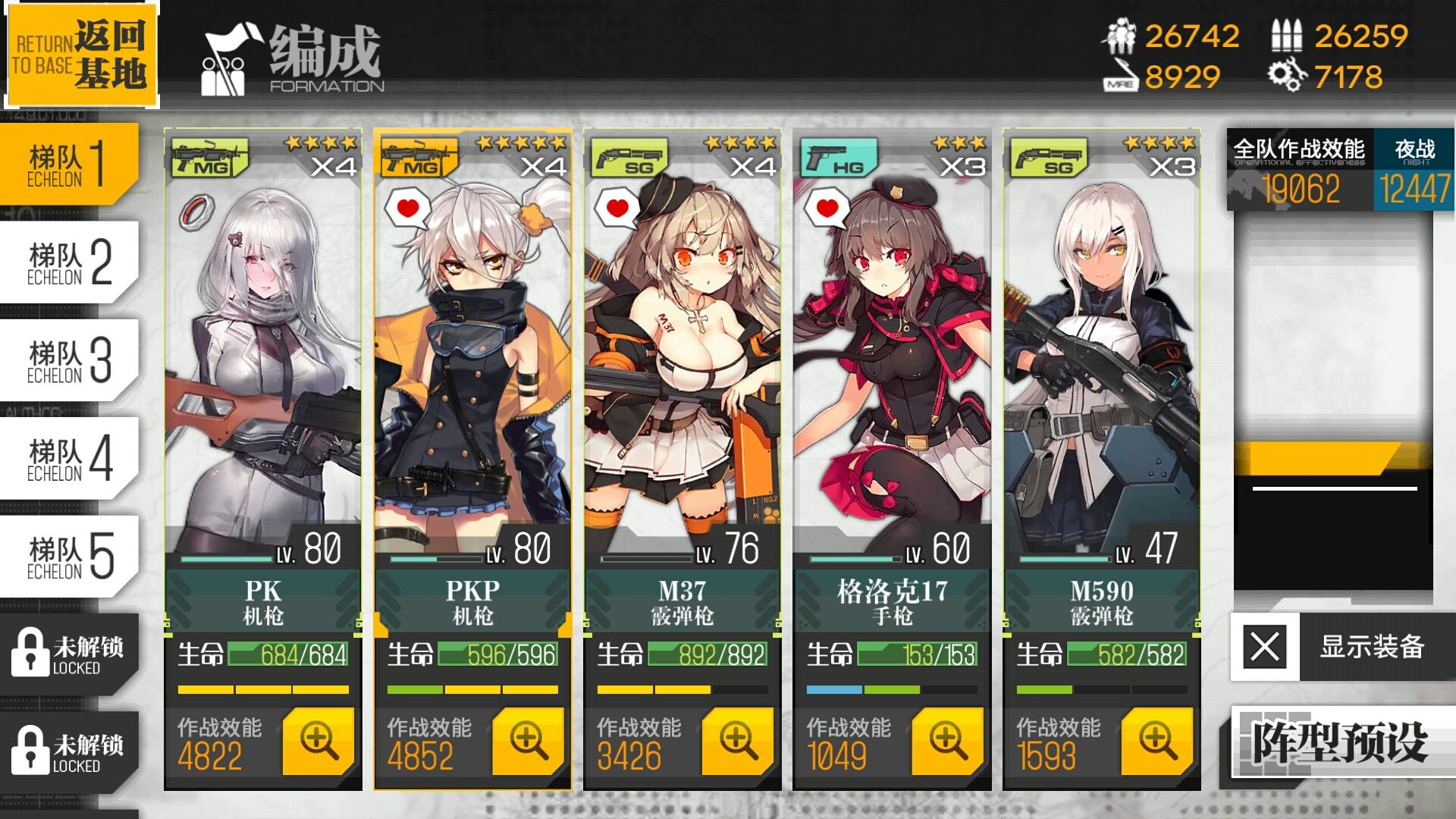Click the heart bubble on 格洛克17's portrait

[827, 207]
